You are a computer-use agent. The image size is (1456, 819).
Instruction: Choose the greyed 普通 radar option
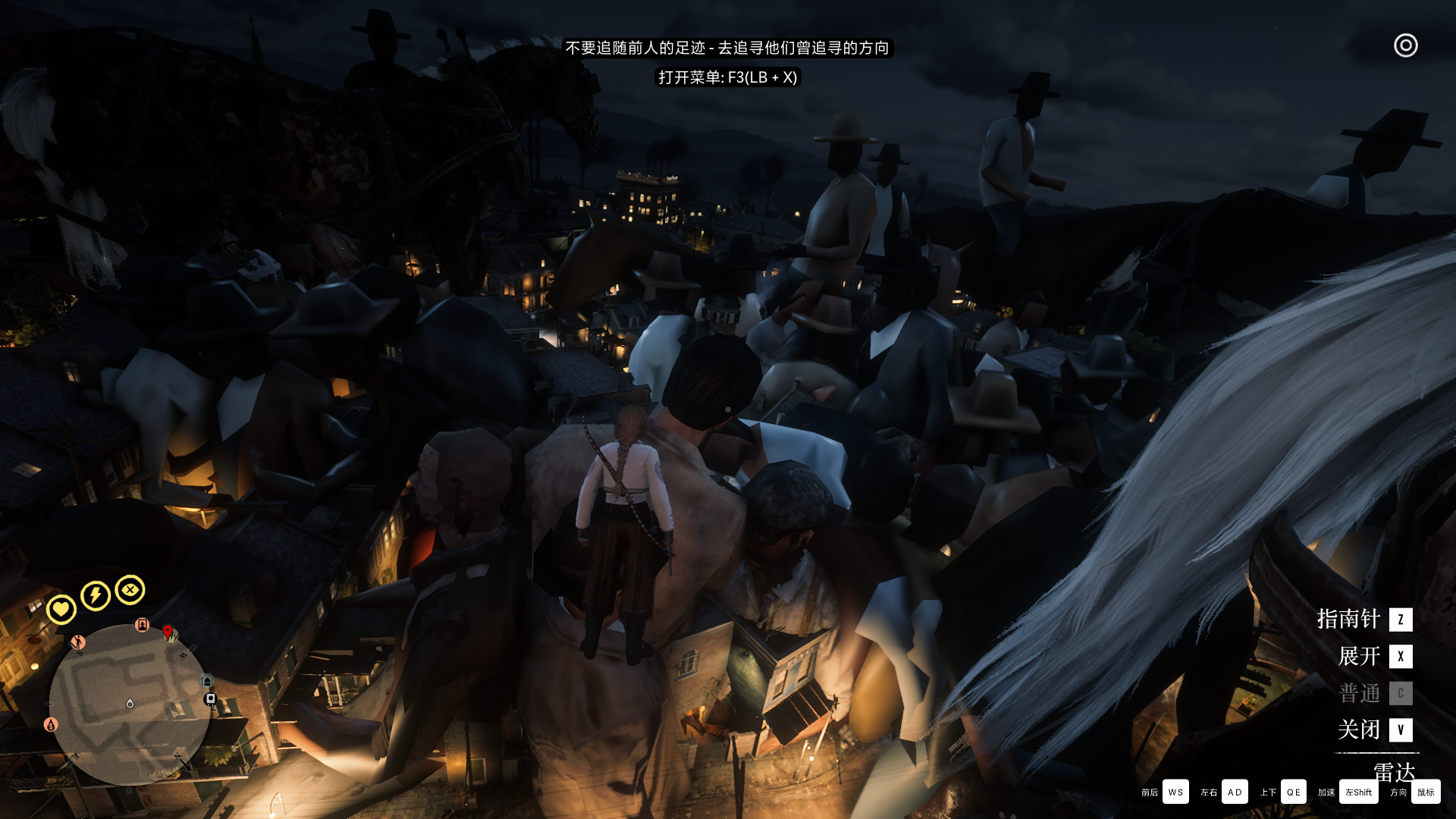[x=1374, y=693]
